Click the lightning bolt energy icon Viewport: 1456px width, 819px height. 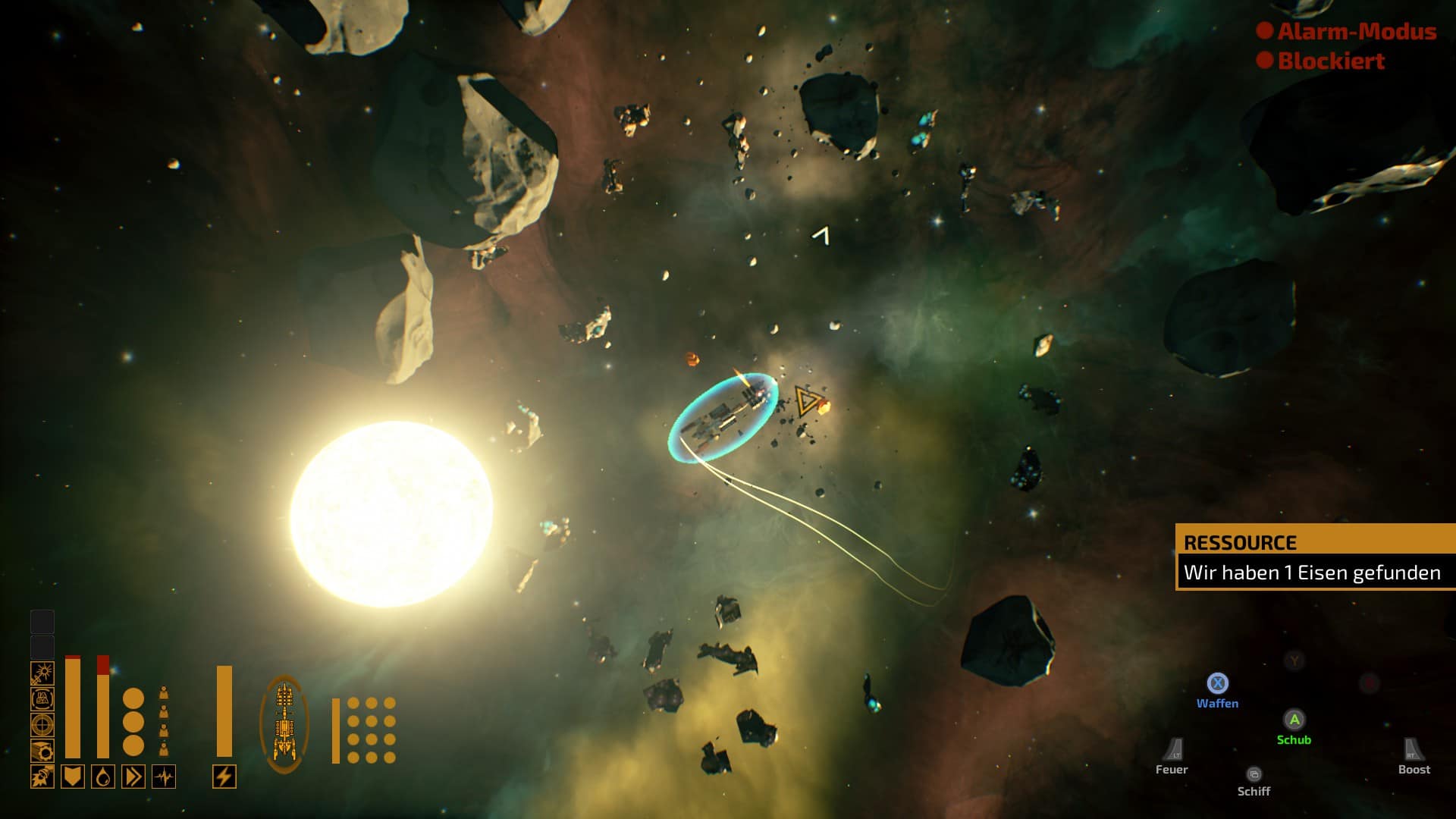coord(224,777)
